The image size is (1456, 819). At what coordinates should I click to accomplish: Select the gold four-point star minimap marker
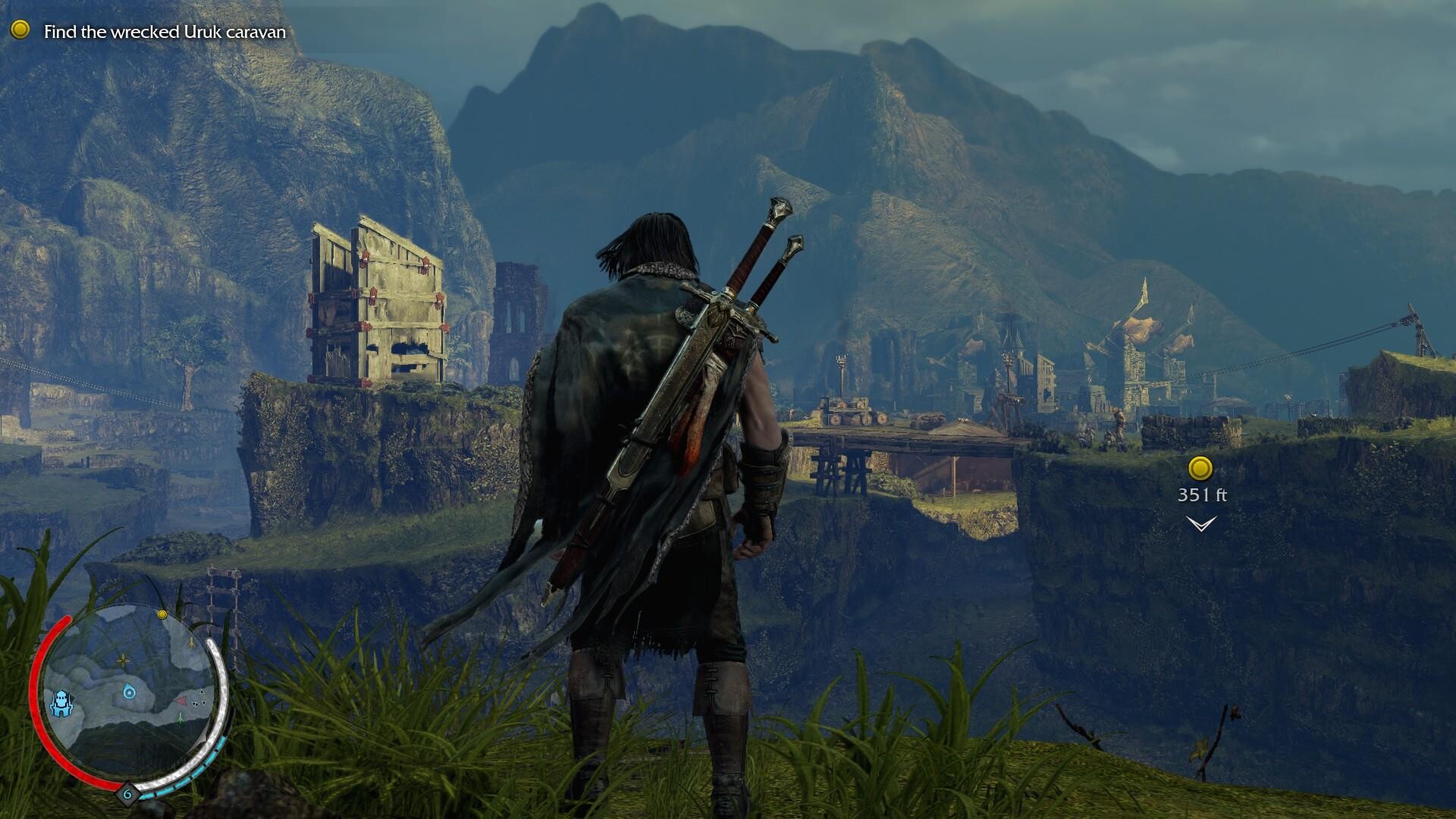[x=123, y=661]
